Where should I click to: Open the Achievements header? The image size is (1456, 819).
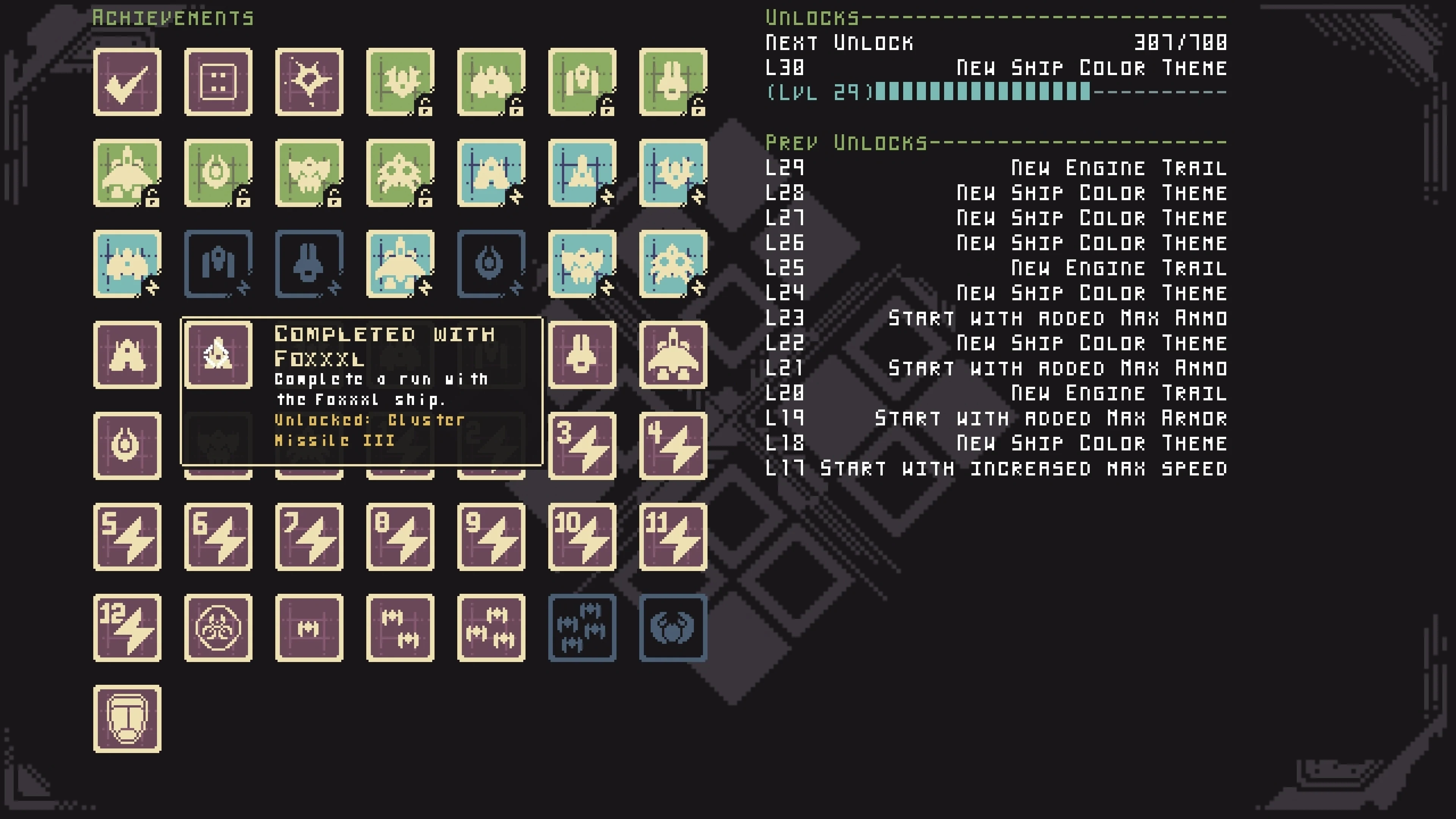173,17
